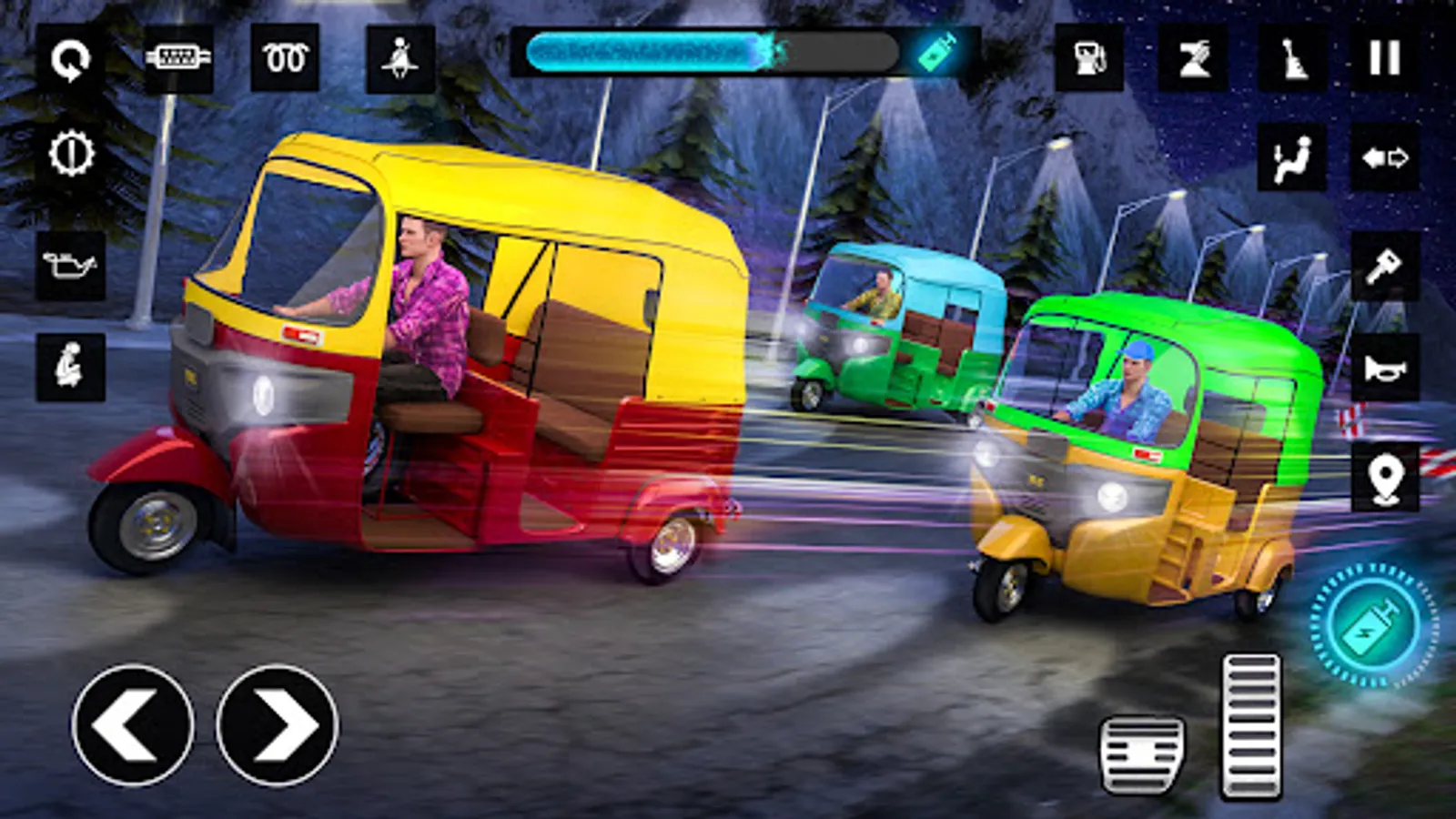This screenshot has height=819, width=1456.
Task: Steer right with the right arrow
Action: point(277,725)
